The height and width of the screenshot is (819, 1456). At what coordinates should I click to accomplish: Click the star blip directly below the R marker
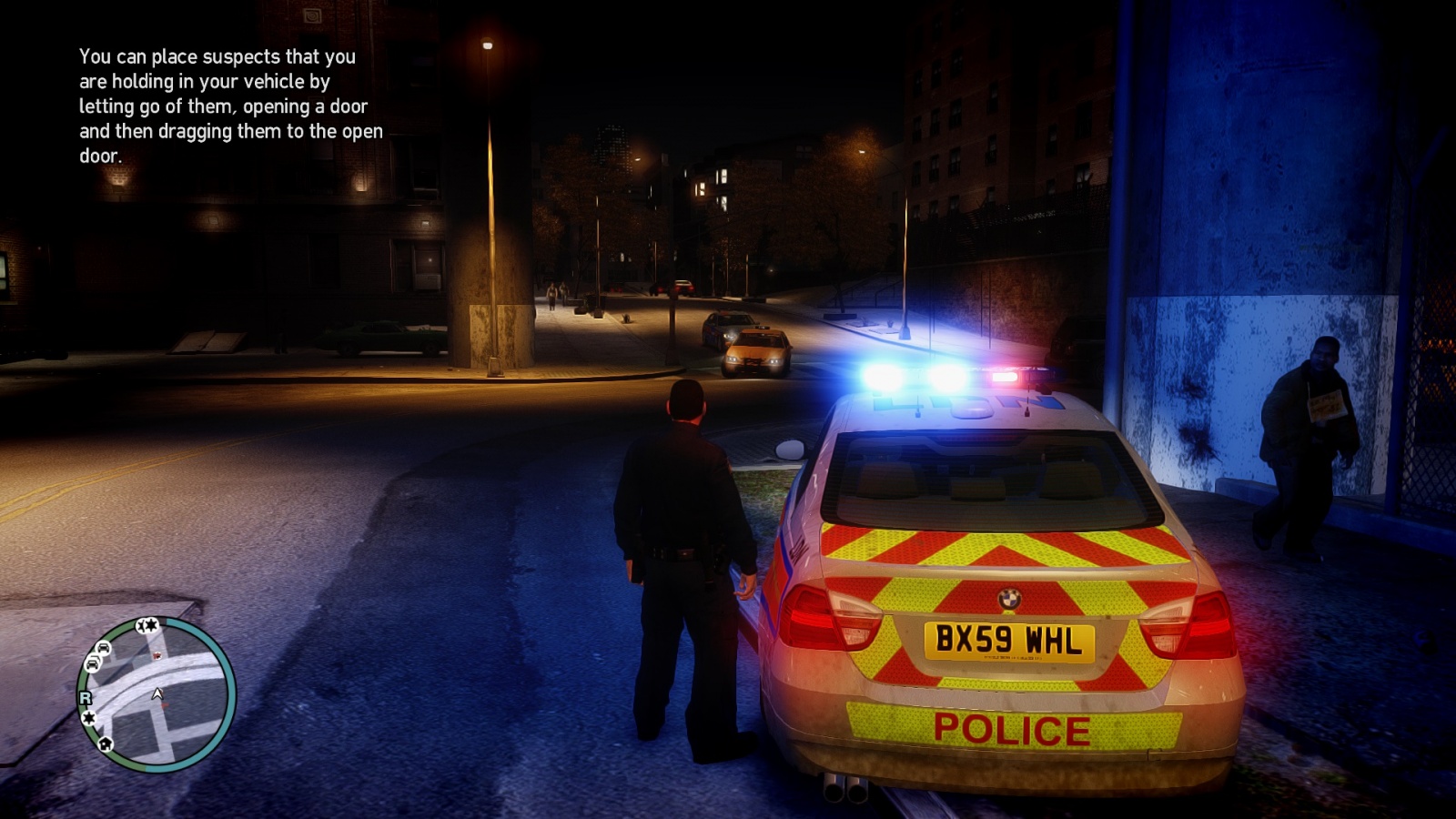tap(89, 718)
